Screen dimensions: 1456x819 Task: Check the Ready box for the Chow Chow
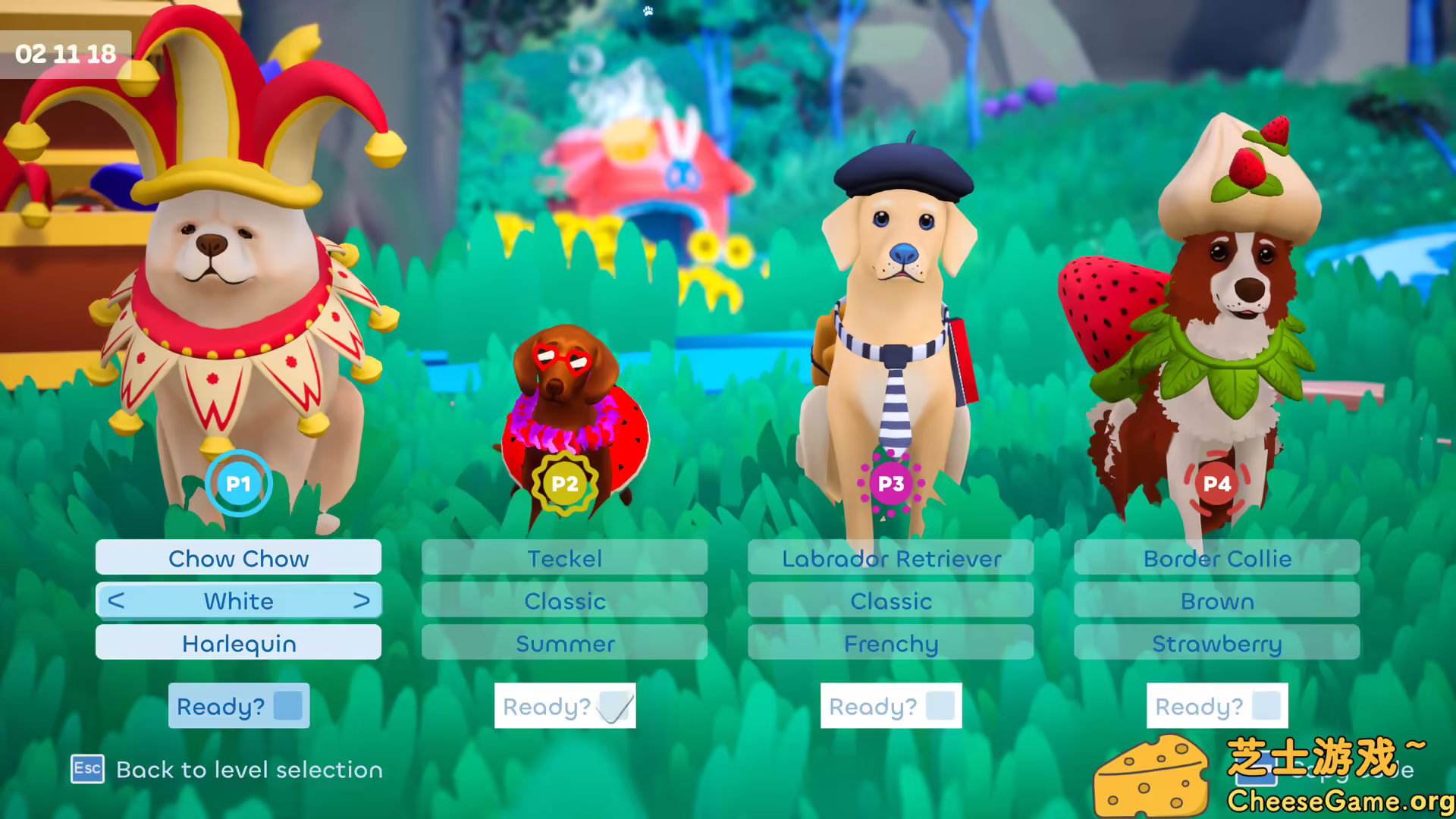click(x=288, y=706)
